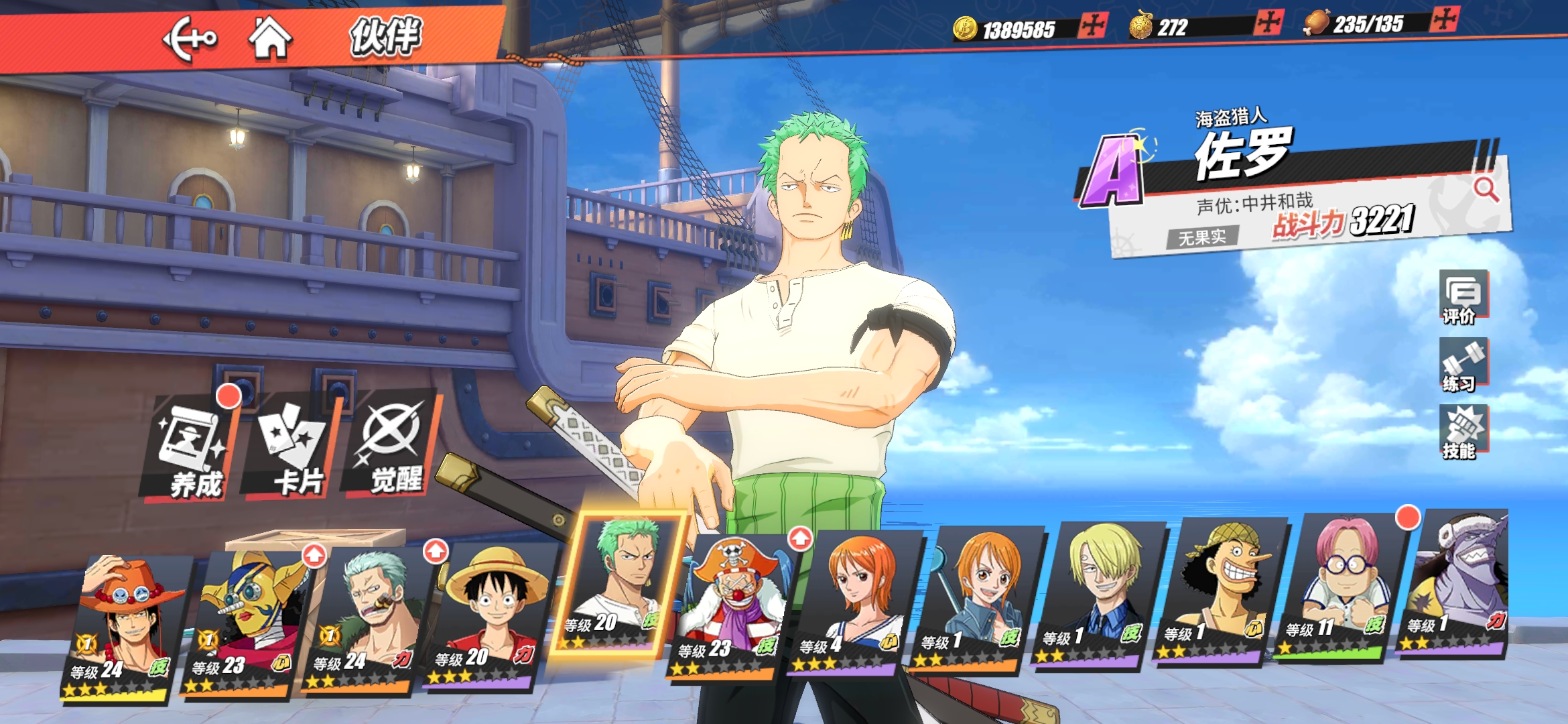Viewport: 1568px width, 724px height.
Task: Select Usopp's character card
Action: click(x=1216, y=590)
